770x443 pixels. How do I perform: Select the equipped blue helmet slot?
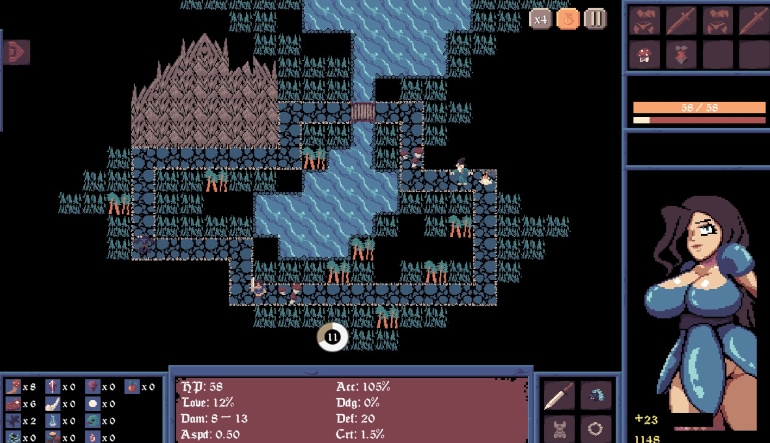click(x=596, y=395)
